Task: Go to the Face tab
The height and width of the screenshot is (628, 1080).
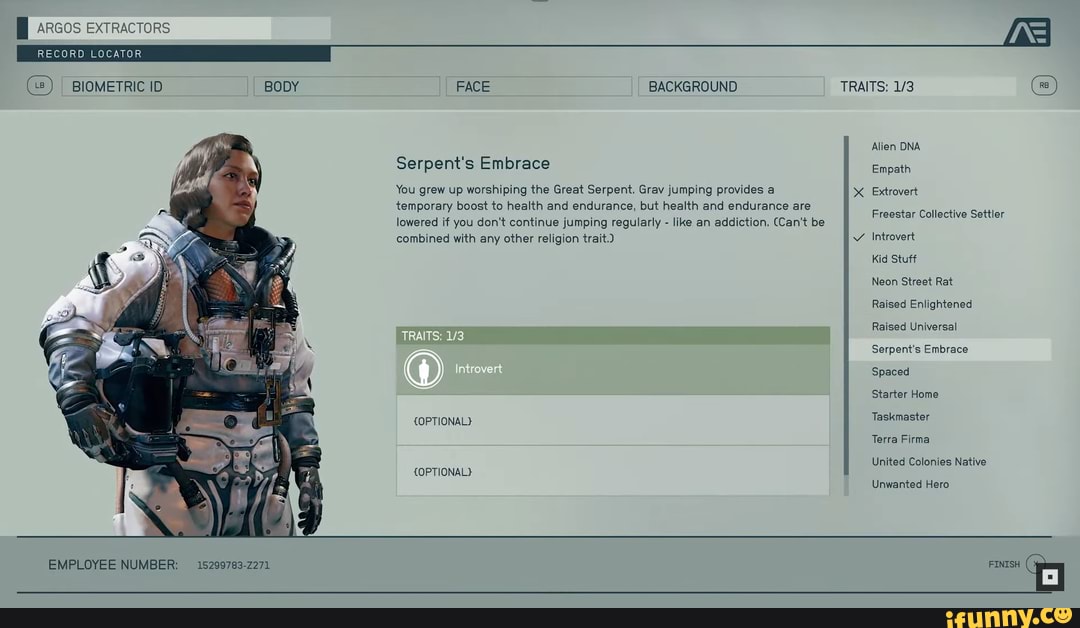Action: click(x=538, y=87)
